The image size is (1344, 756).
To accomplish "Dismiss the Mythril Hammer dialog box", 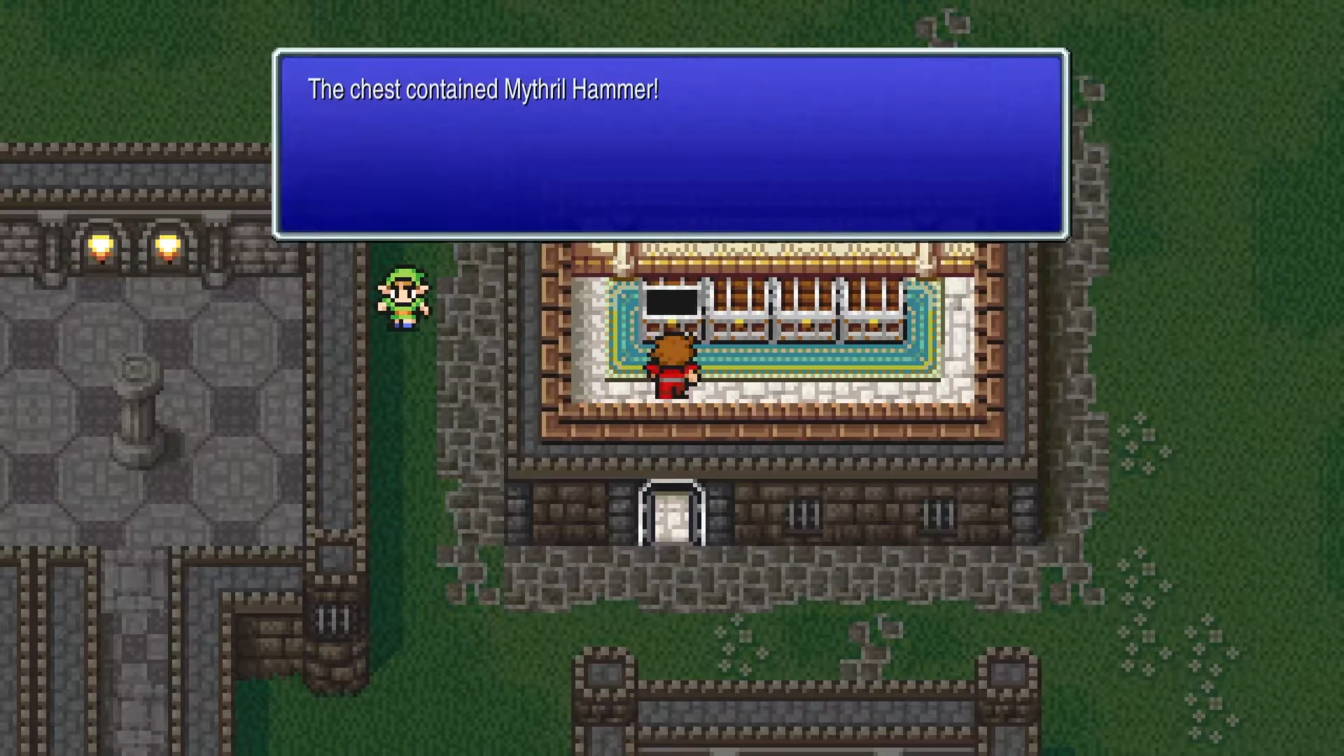I will tap(670, 140).
